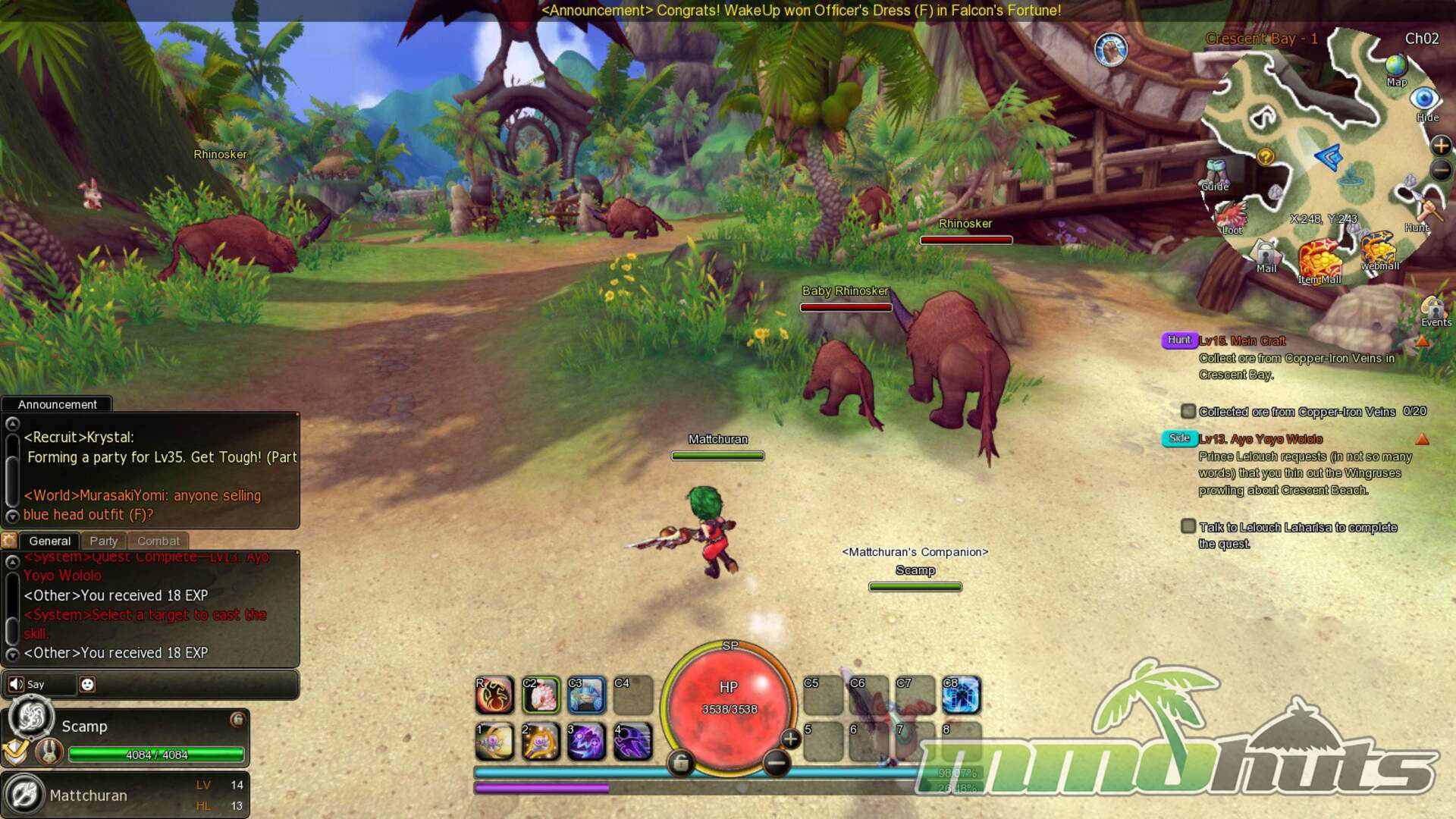The width and height of the screenshot is (1456, 819).
Task: Toggle the hotbar padlock lock button
Action: point(680,763)
